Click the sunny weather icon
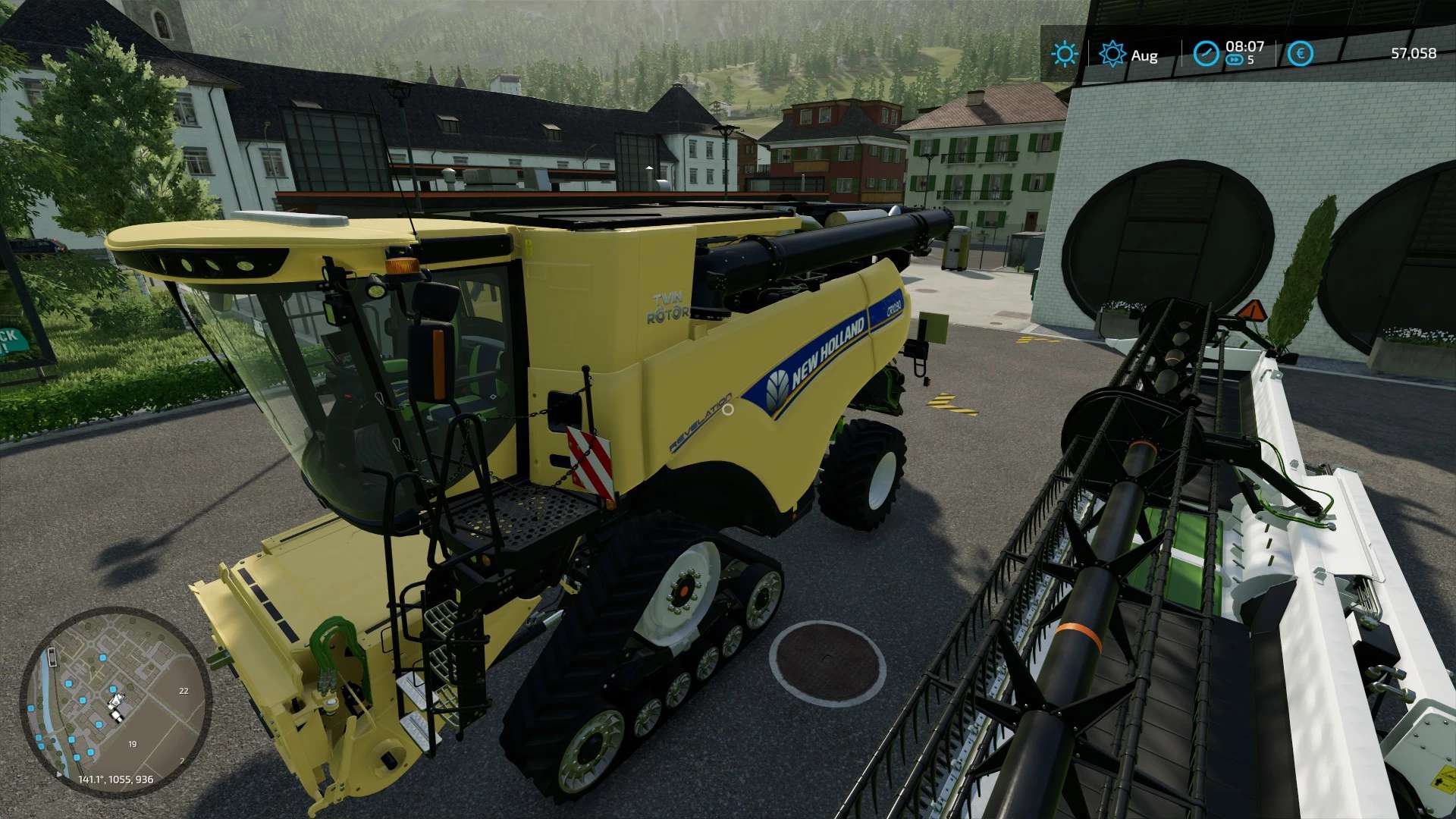 [x=1064, y=54]
